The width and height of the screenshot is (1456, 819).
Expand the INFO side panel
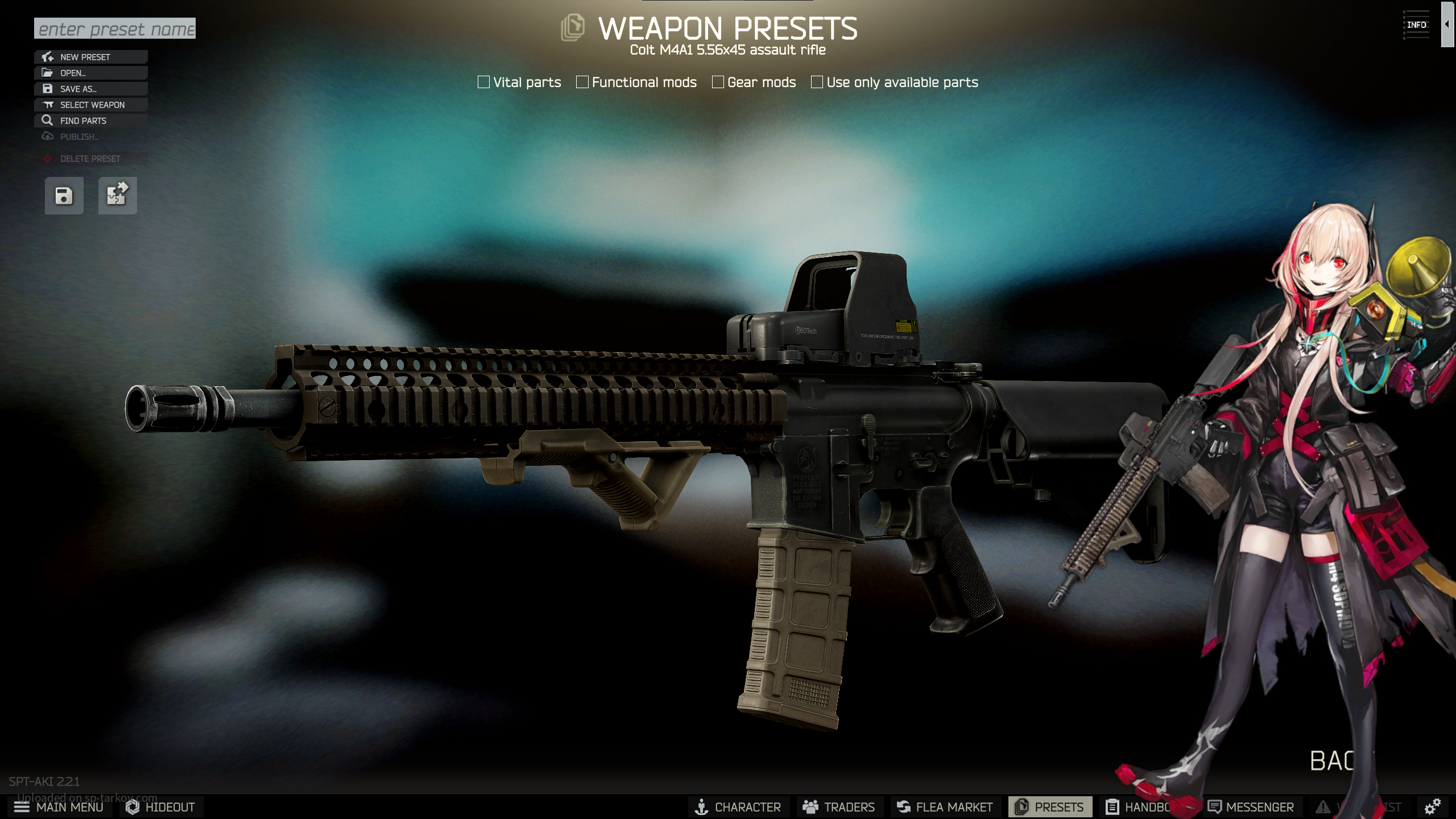[x=1446, y=24]
